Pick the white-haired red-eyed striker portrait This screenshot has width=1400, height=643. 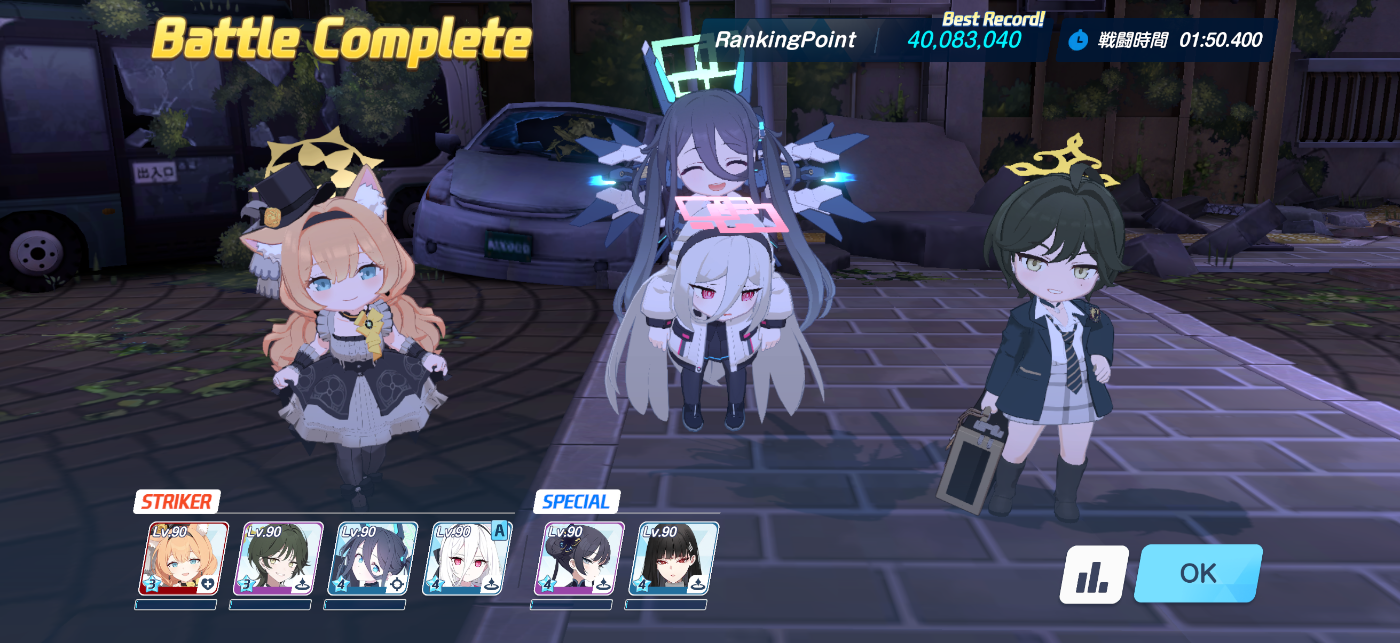pos(466,558)
